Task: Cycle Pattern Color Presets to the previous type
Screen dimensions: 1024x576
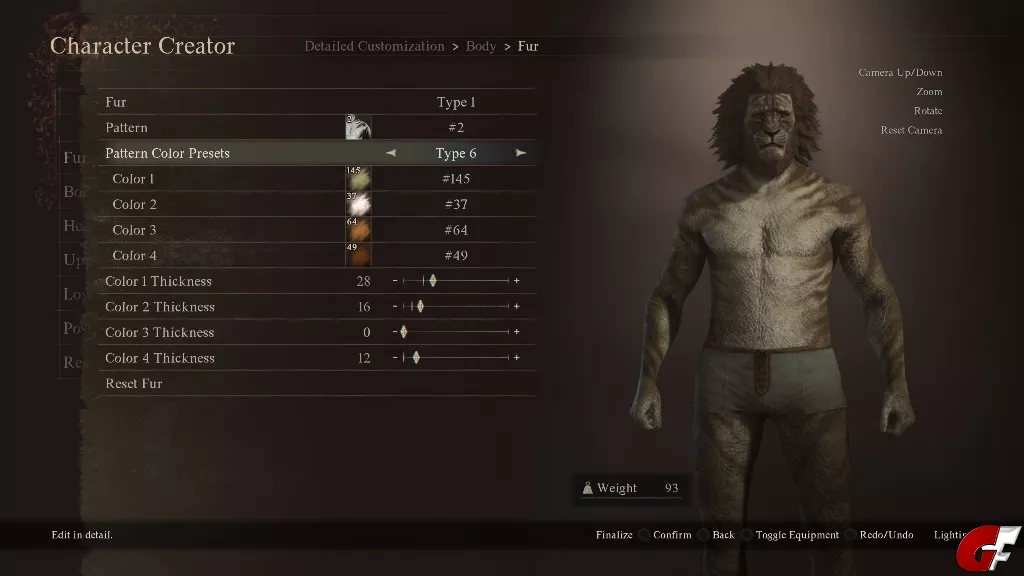Action: point(391,153)
